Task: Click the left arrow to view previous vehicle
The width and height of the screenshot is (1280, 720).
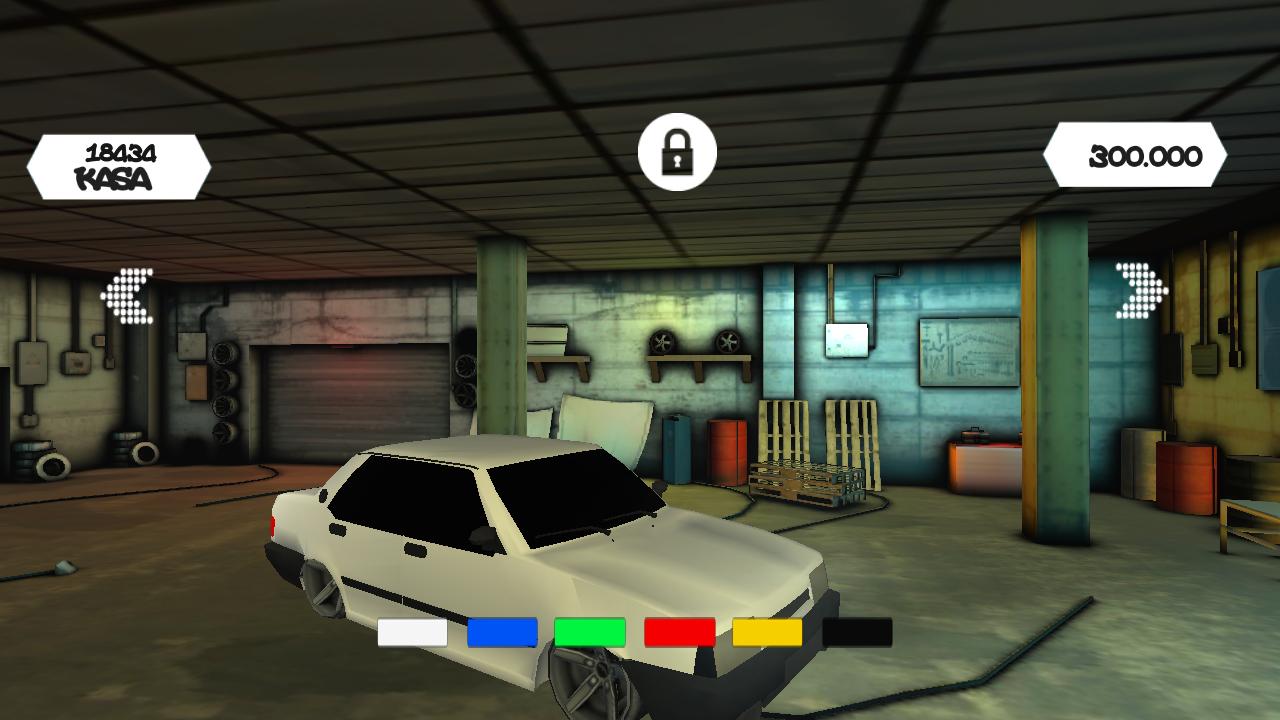Action: 128,293
